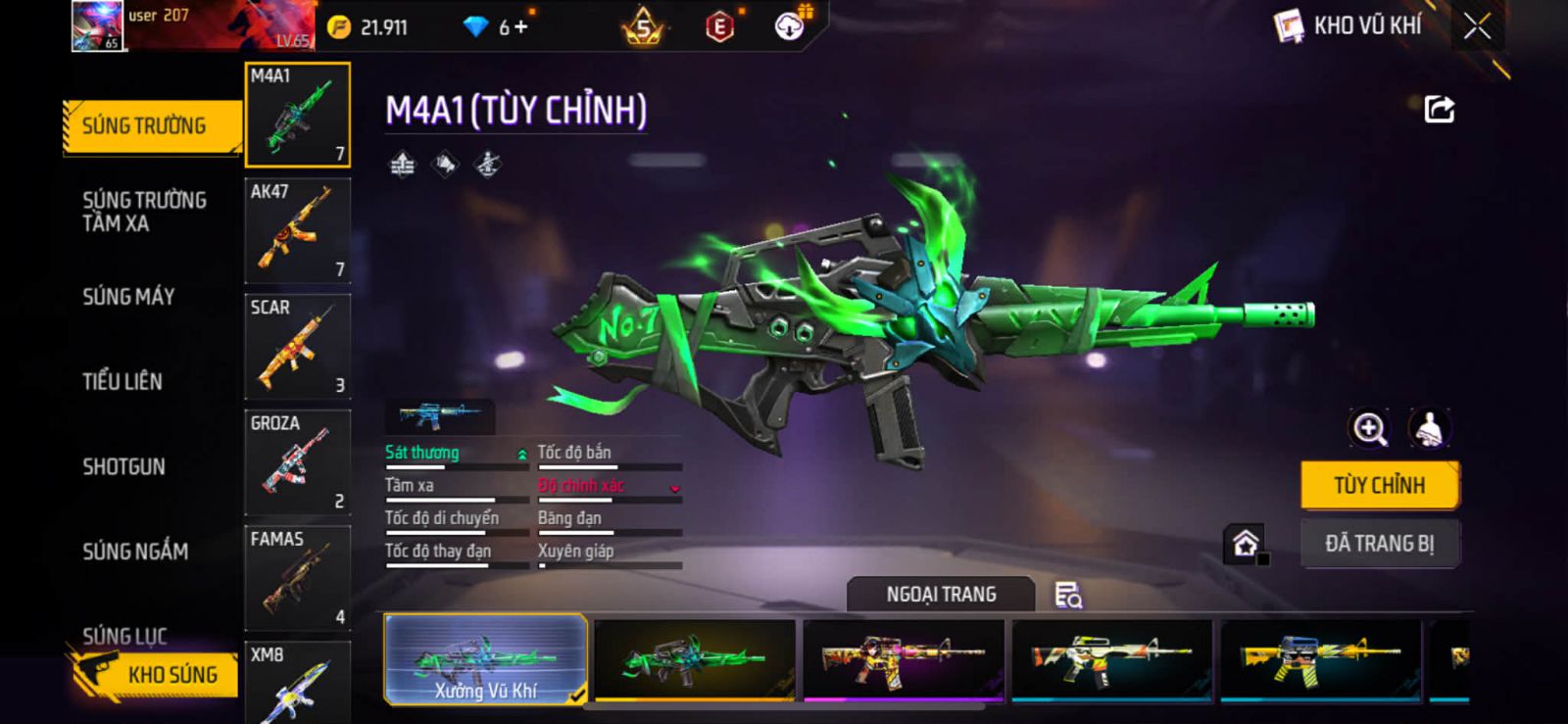Image resolution: width=1568 pixels, height=724 pixels.
Task: Share the weapon with the share icon
Action: (1439, 109)
